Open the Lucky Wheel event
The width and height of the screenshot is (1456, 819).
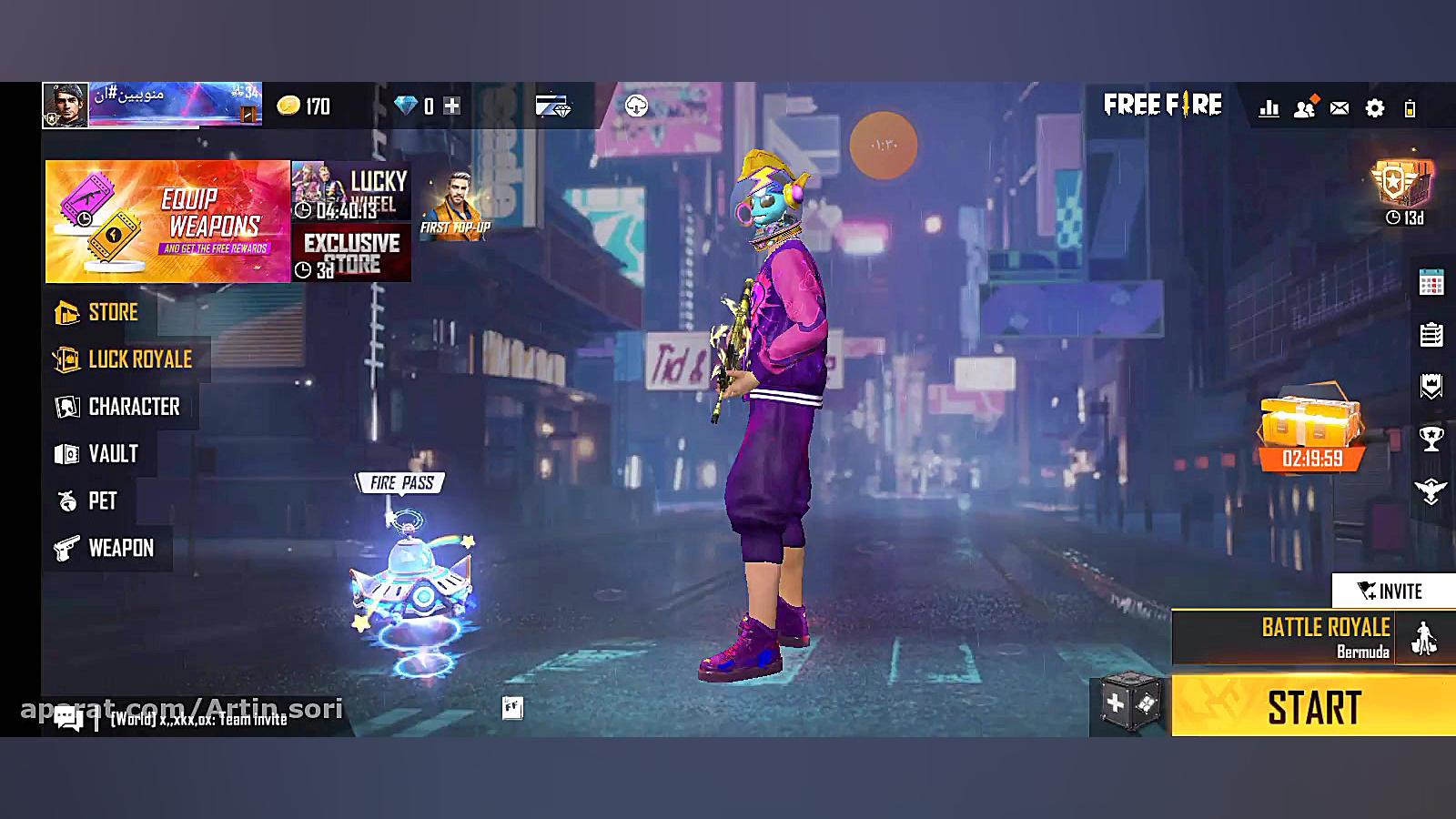[x=351, y=193]
